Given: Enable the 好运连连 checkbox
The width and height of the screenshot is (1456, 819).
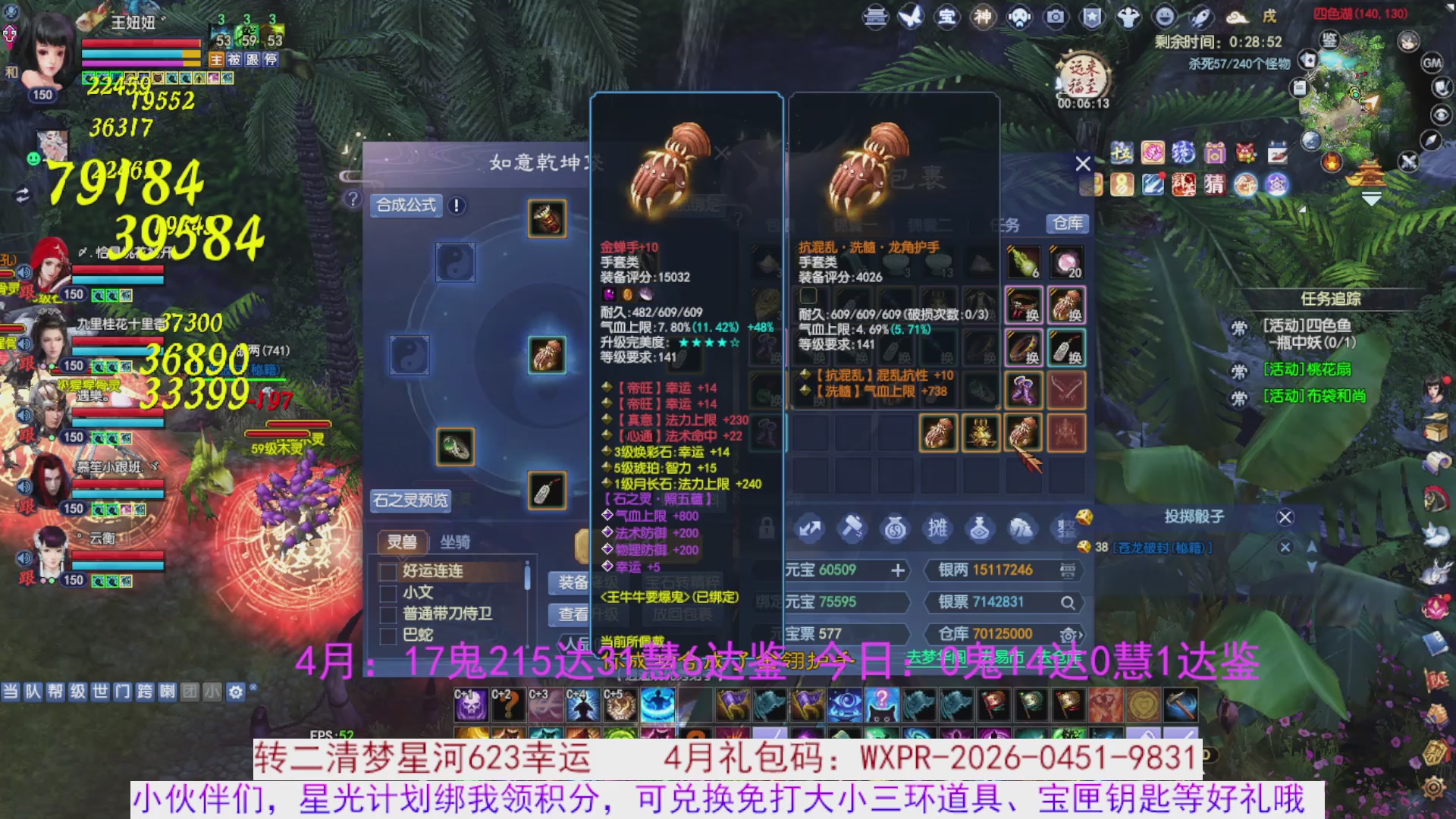Looking at the screenshot, I should click(x=388, y=573).
